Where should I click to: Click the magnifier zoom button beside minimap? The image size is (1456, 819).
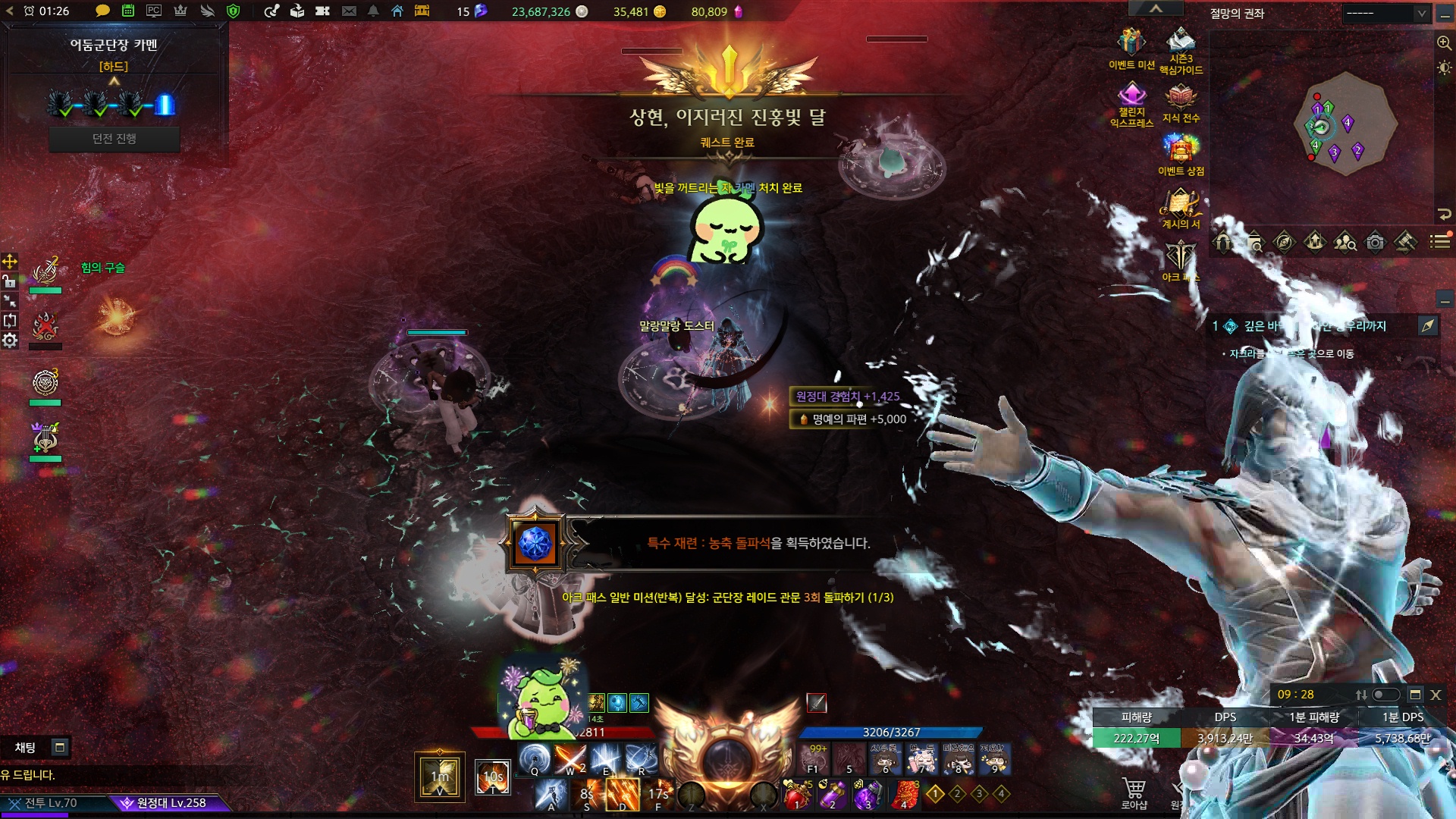[1444, 43]
